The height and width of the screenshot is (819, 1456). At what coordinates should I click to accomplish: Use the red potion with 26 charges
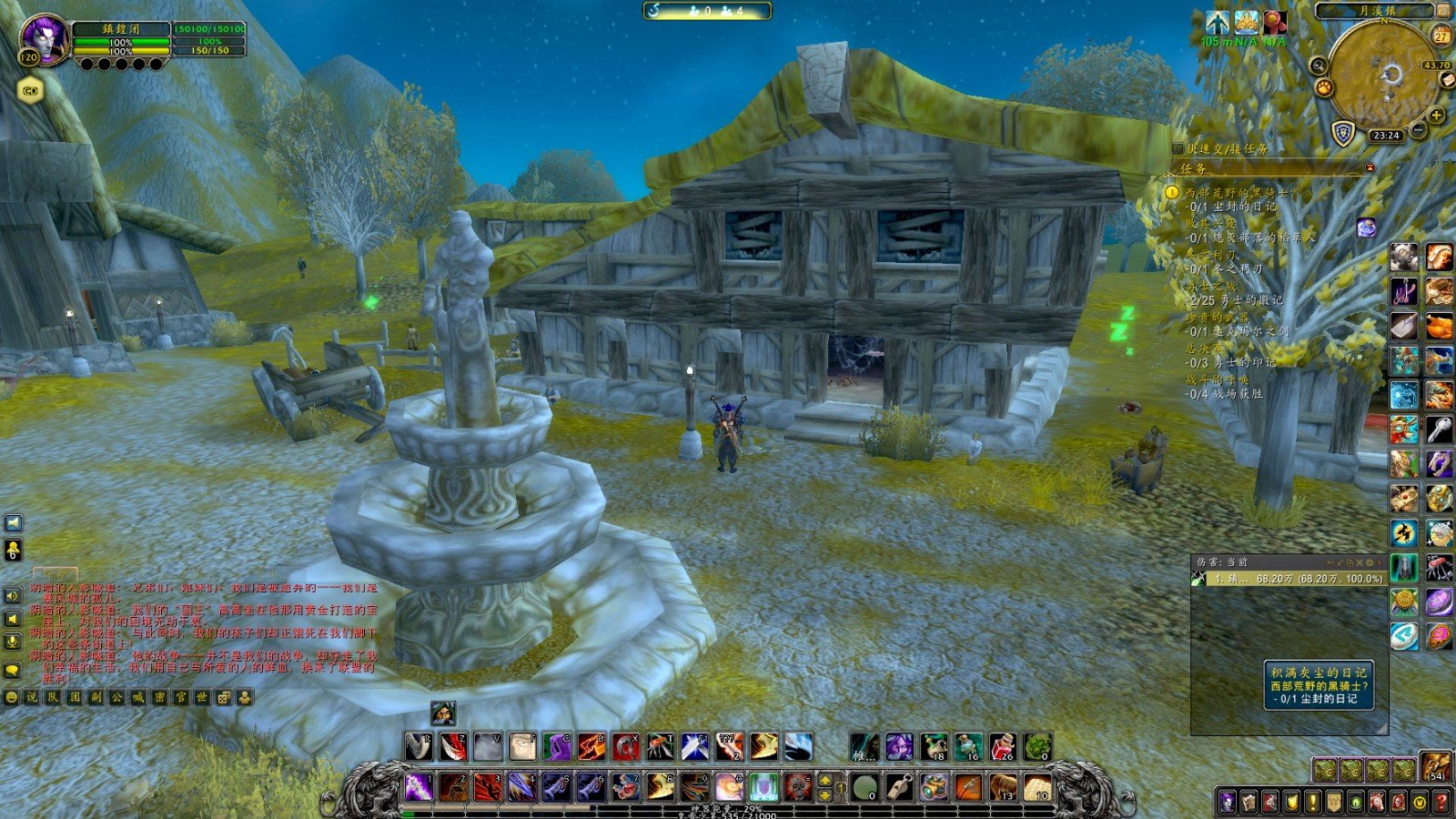tap(1002, 747)
